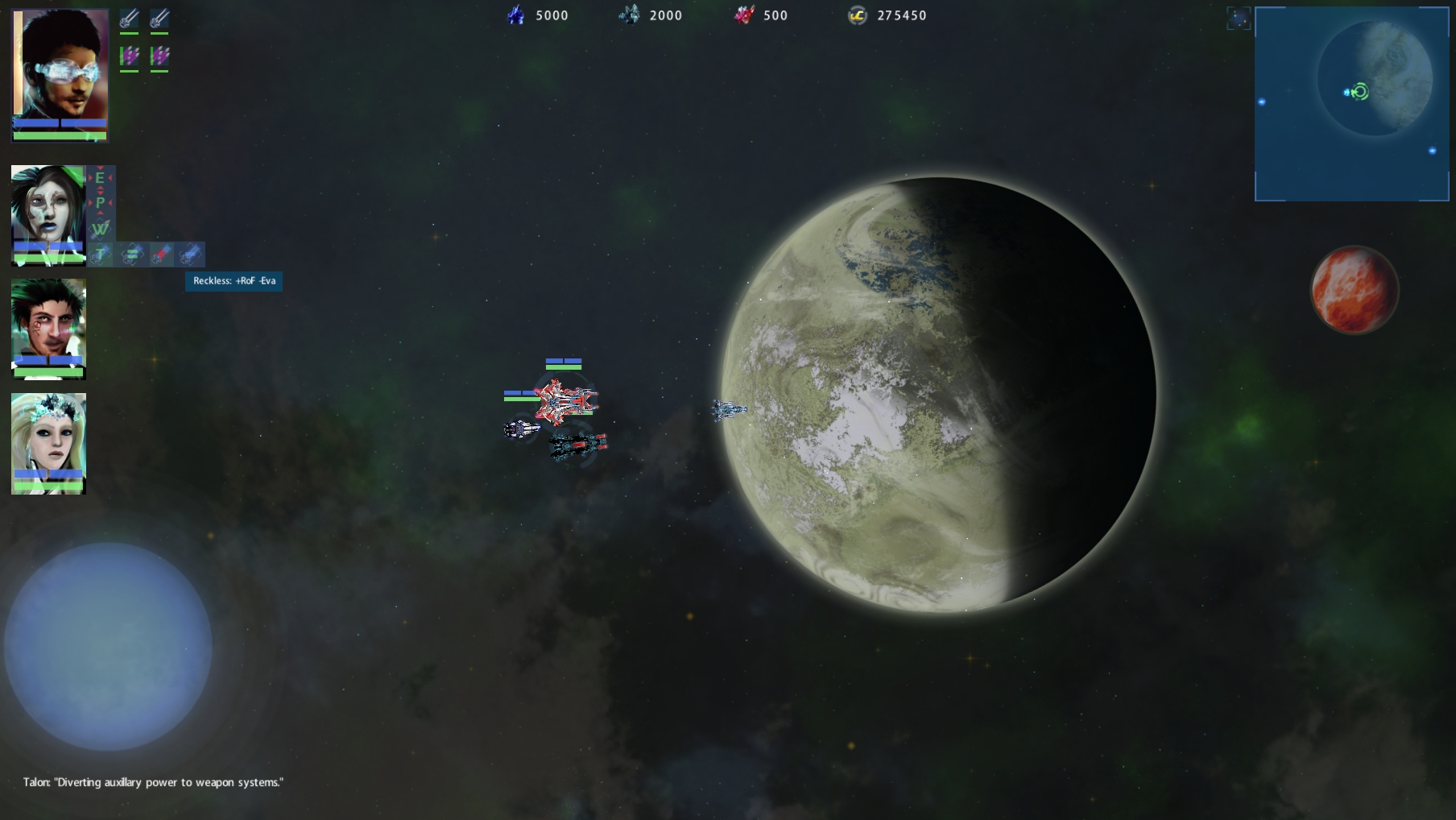Open the star map icon beside minimap
Screen dimensions: 1456x820
[1239, 19]
